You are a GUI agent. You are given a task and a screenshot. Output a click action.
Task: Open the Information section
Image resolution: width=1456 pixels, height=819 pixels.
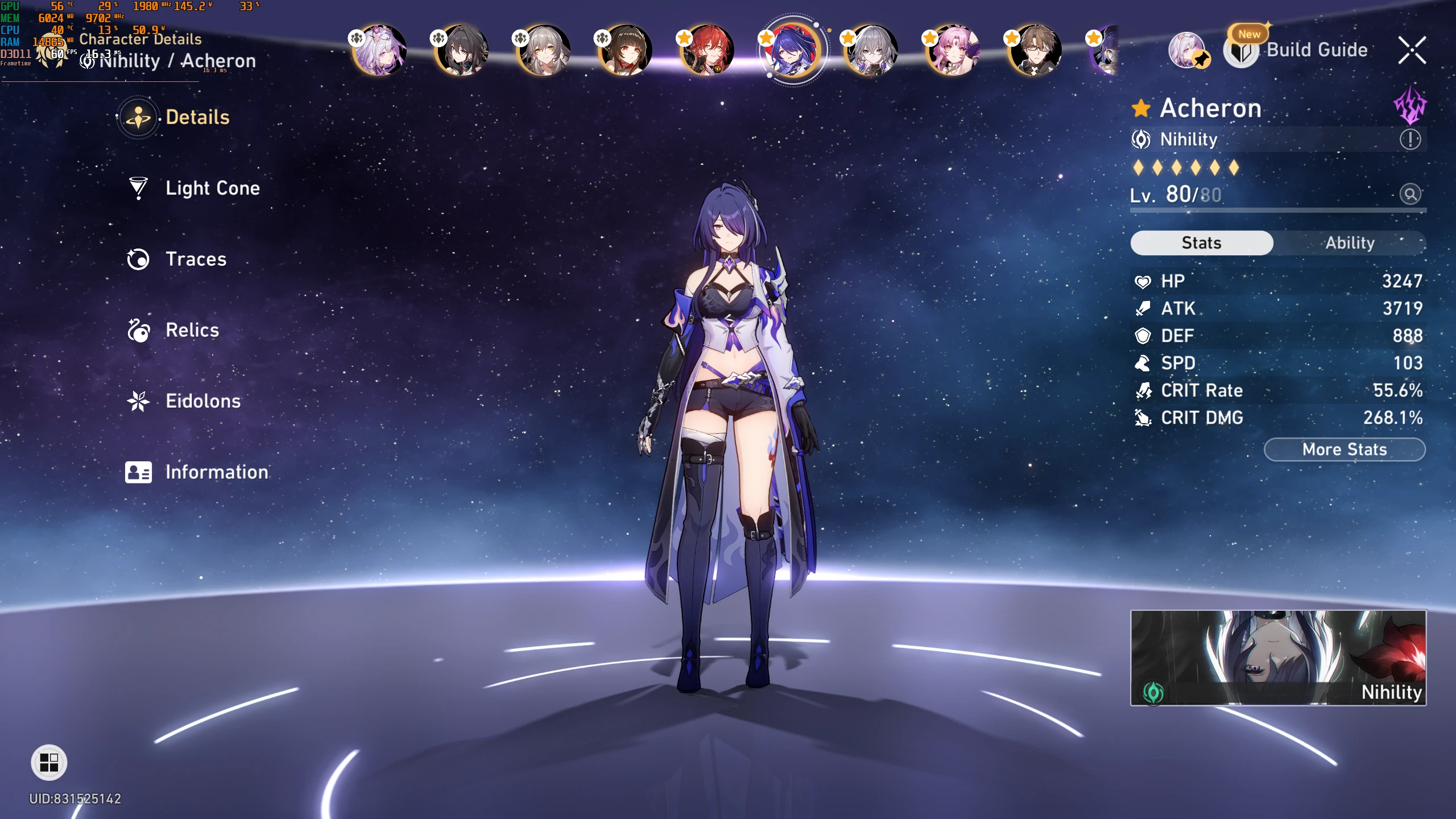coord(216,472)
